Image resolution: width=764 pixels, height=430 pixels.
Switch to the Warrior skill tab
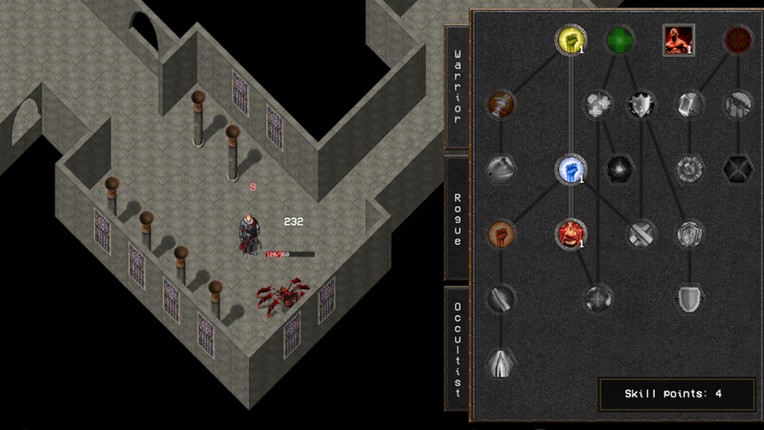[x=456, y=87]
